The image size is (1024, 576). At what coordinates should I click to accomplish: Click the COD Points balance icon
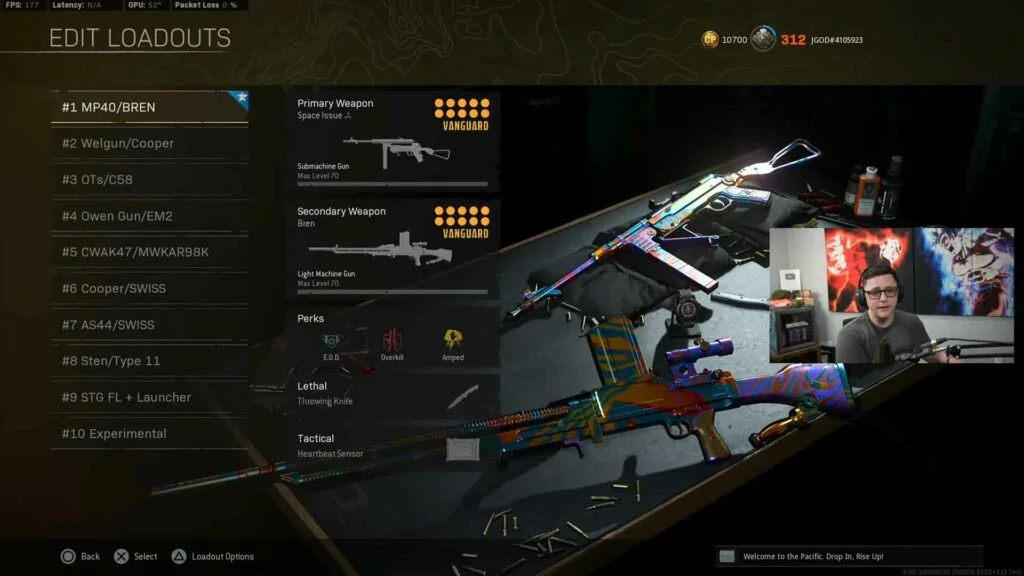click(x=710, y=39)
